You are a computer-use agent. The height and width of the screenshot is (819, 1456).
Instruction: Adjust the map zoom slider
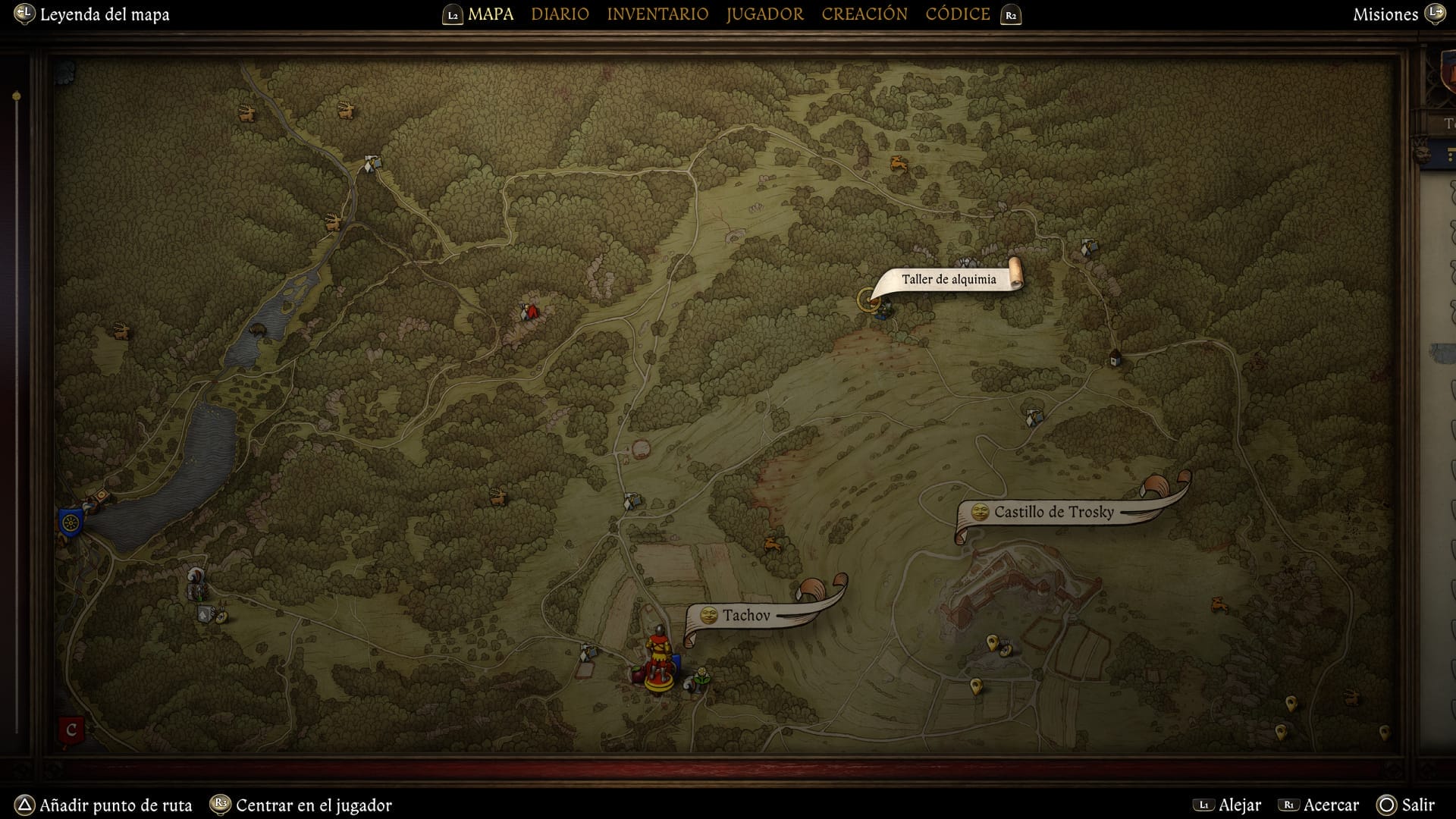click(x=16, y=97)
